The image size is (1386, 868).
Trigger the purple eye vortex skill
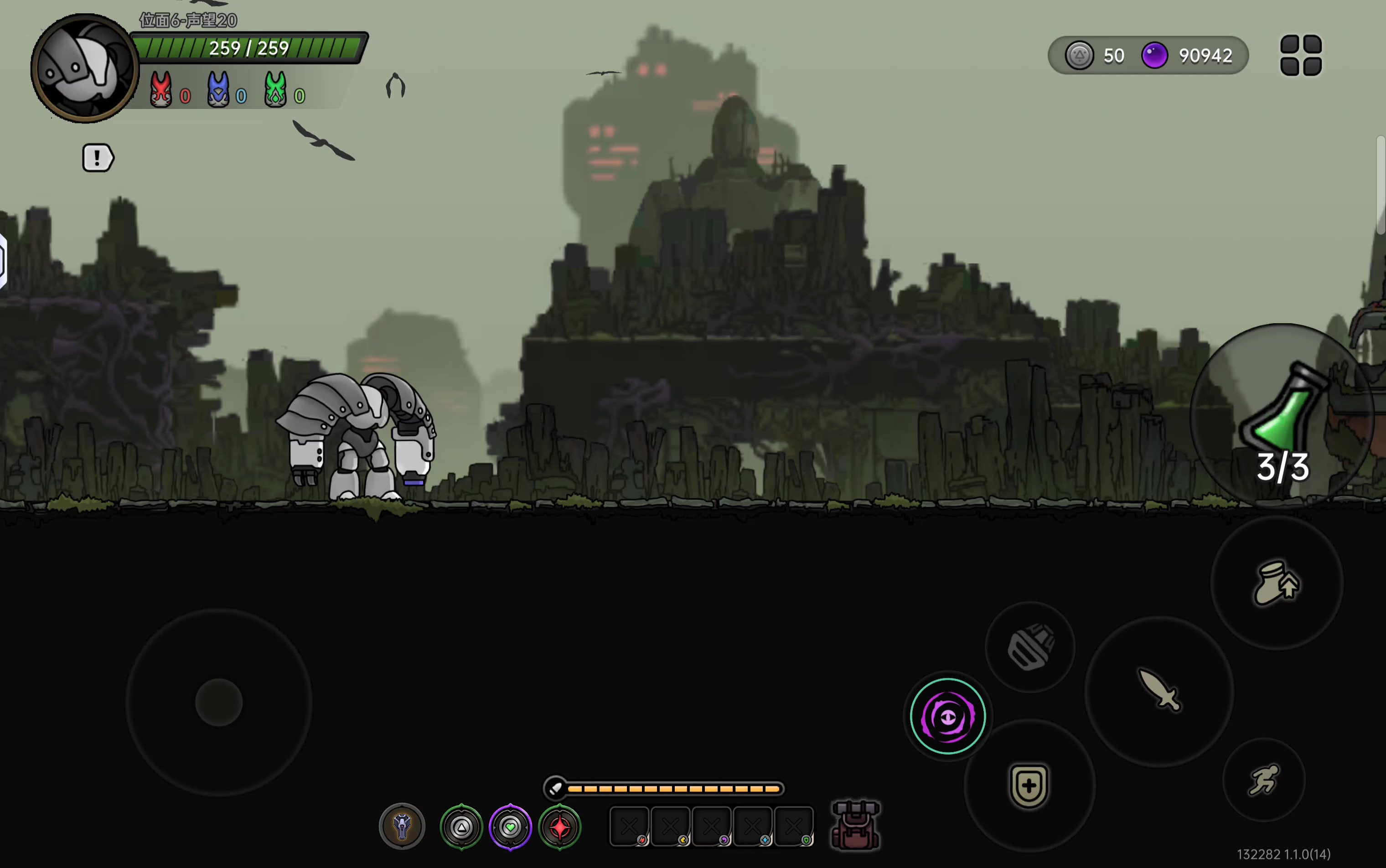947,716
